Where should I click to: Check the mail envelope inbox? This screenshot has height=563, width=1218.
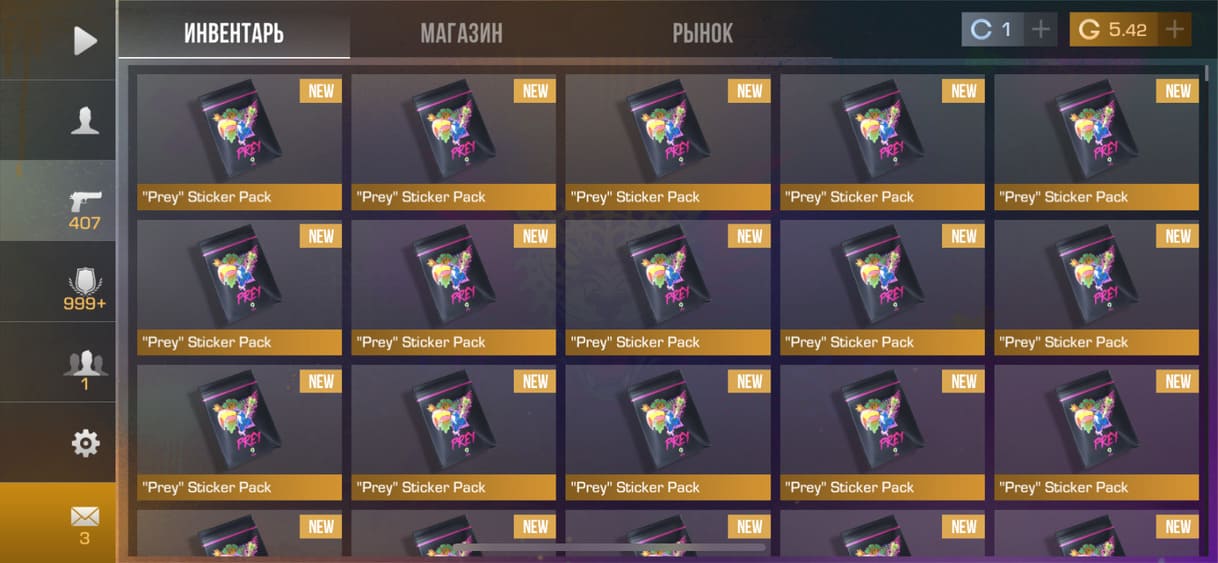85,523
